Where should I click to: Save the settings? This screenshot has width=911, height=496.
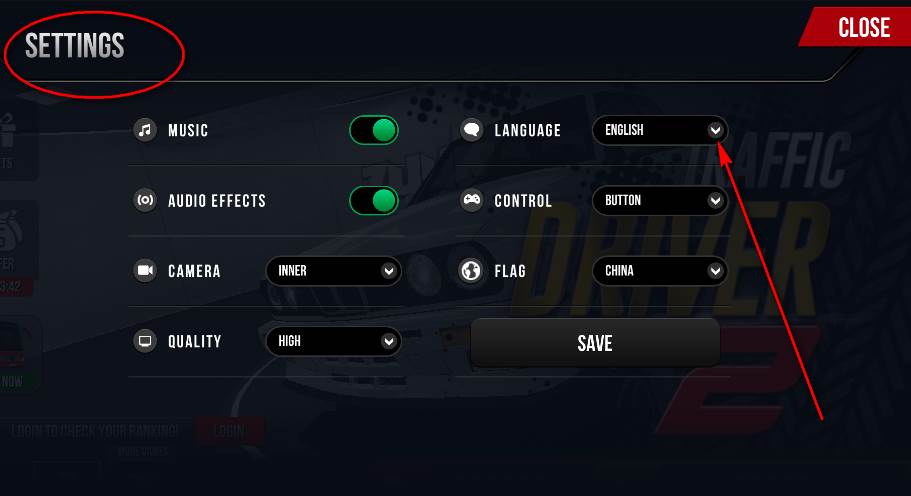pos(595,343)
